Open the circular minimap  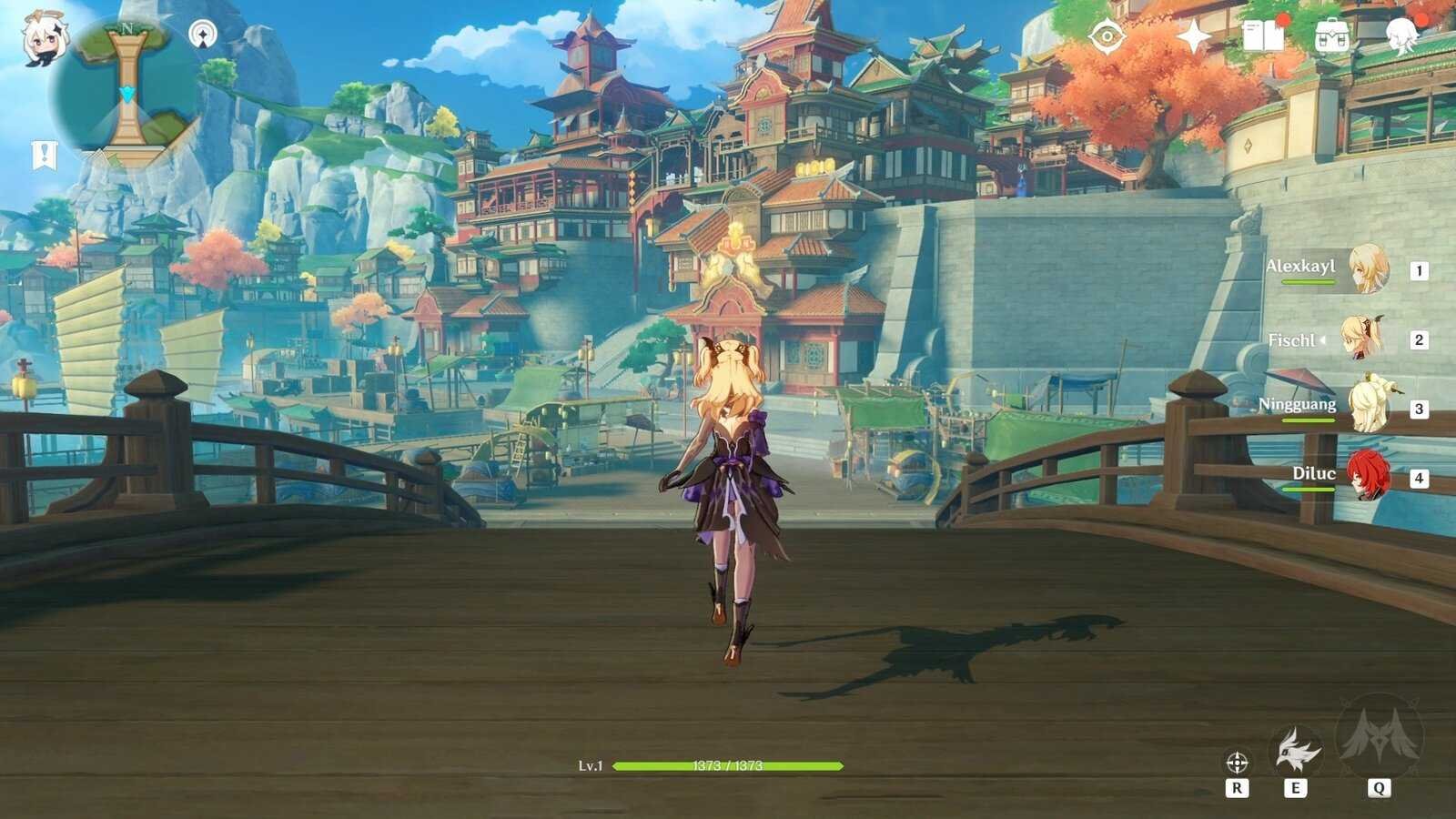tap(126, 92)
